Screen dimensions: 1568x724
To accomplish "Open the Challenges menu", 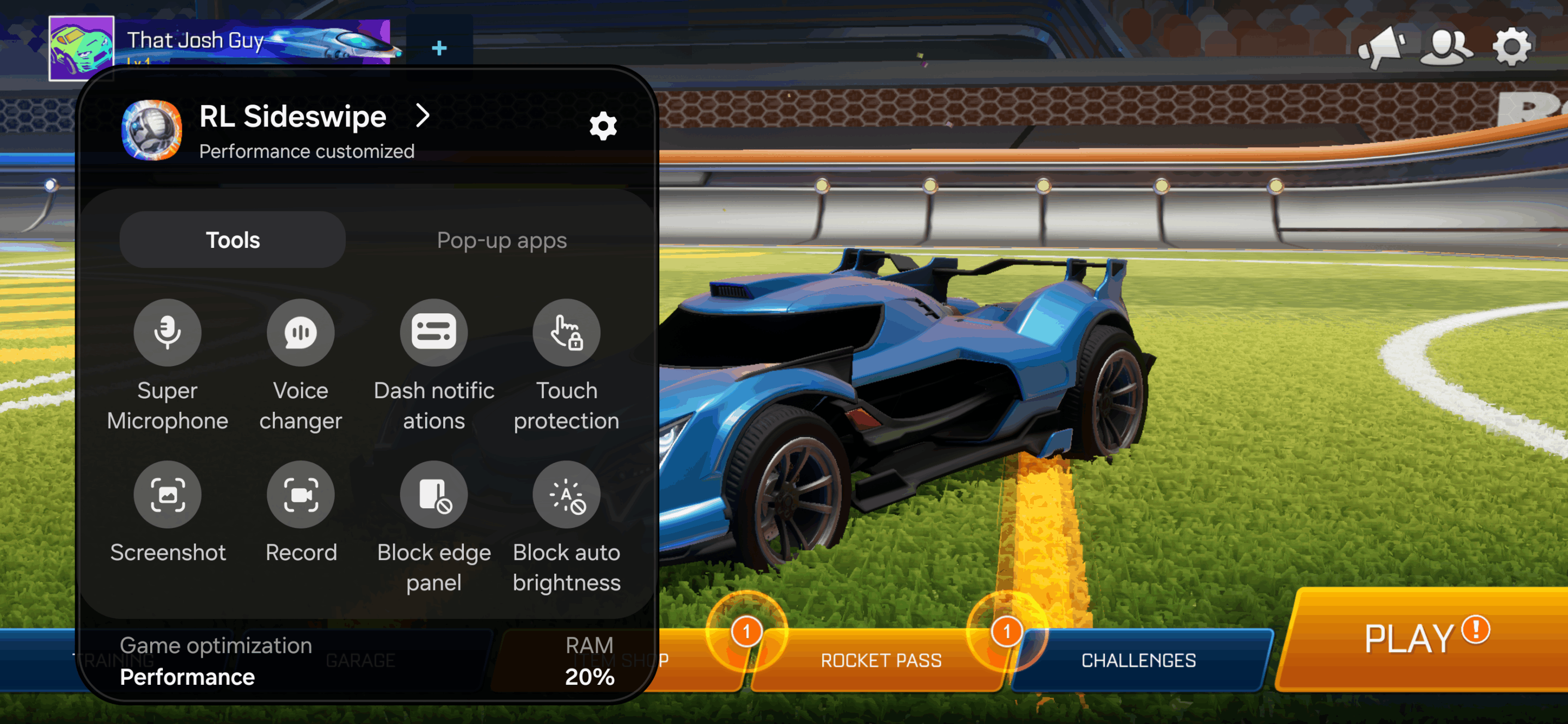I will [x=1138, y=661].
